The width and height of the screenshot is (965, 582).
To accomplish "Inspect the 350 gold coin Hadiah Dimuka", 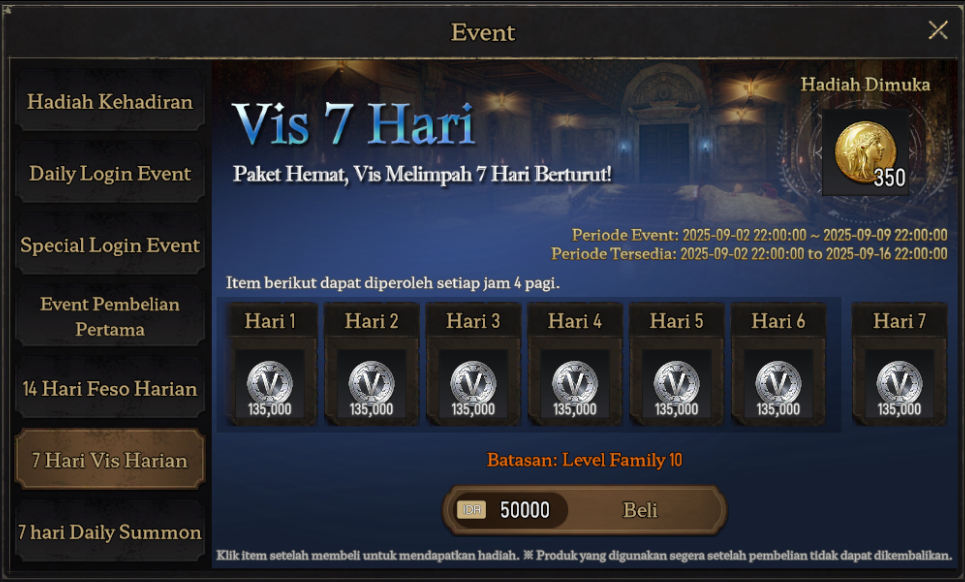I will (x=865, y=153).
